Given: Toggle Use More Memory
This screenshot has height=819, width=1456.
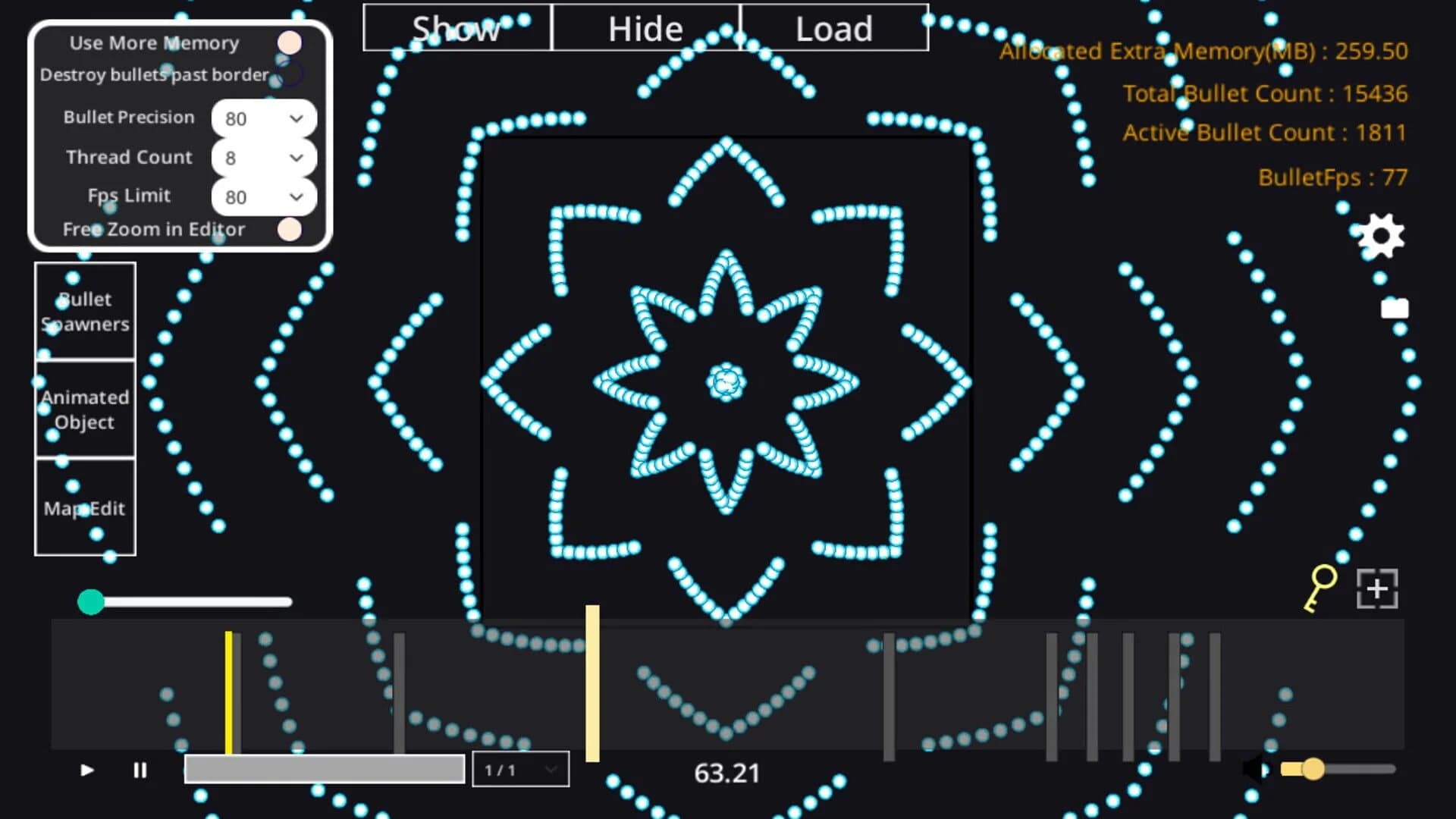Looking at the screenshot, I should pyautogui.click(x=289, y=42).
